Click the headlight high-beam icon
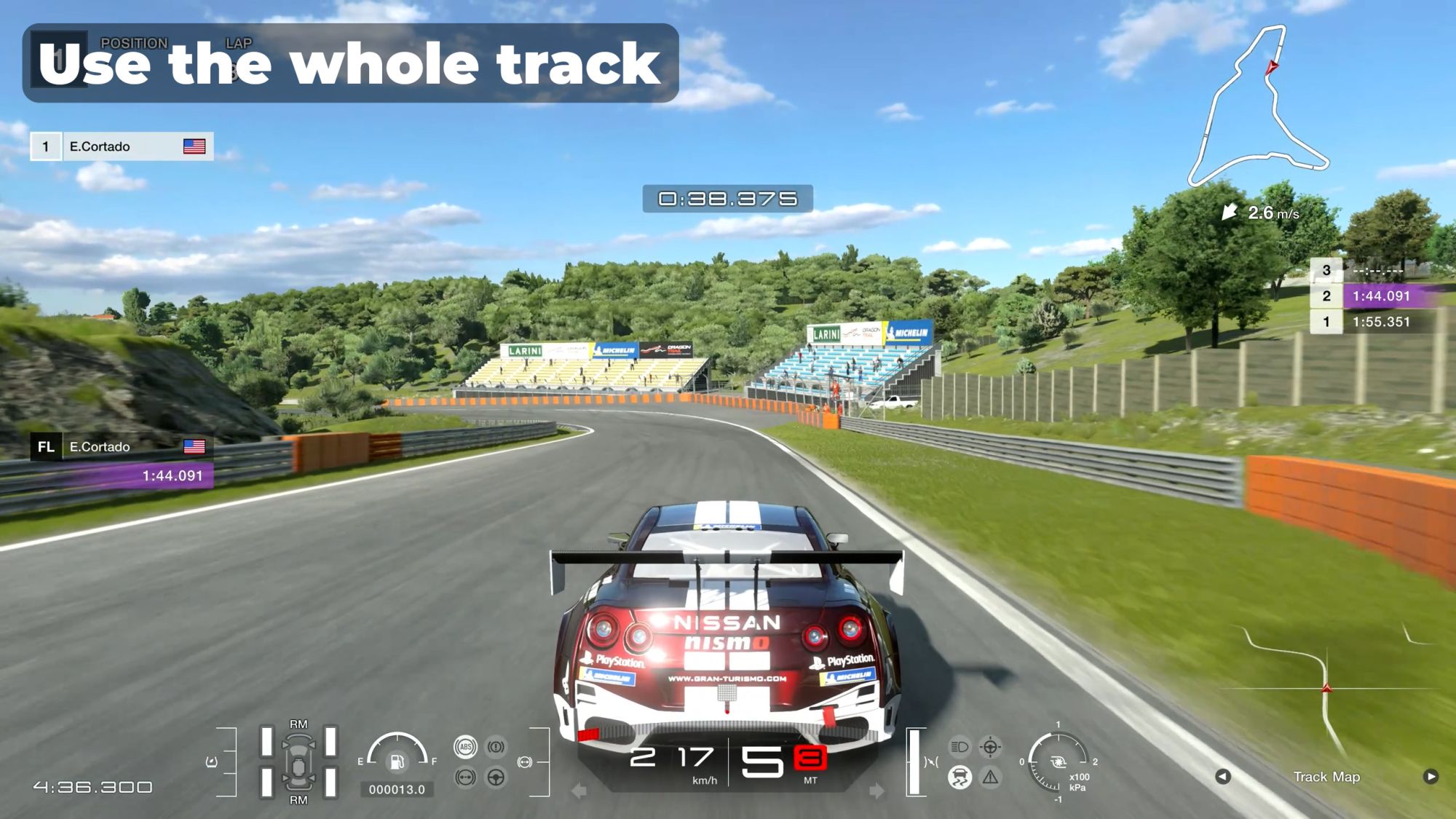The width and height of the screenshot is (1456, 819). click(x=960, y=747)
